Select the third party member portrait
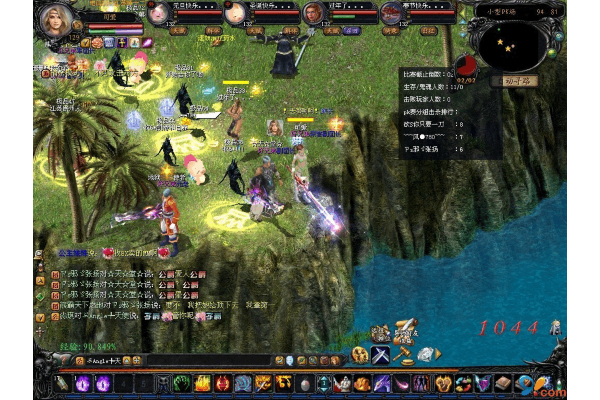Viewport: 600px width, 400px height. (313, 12)
